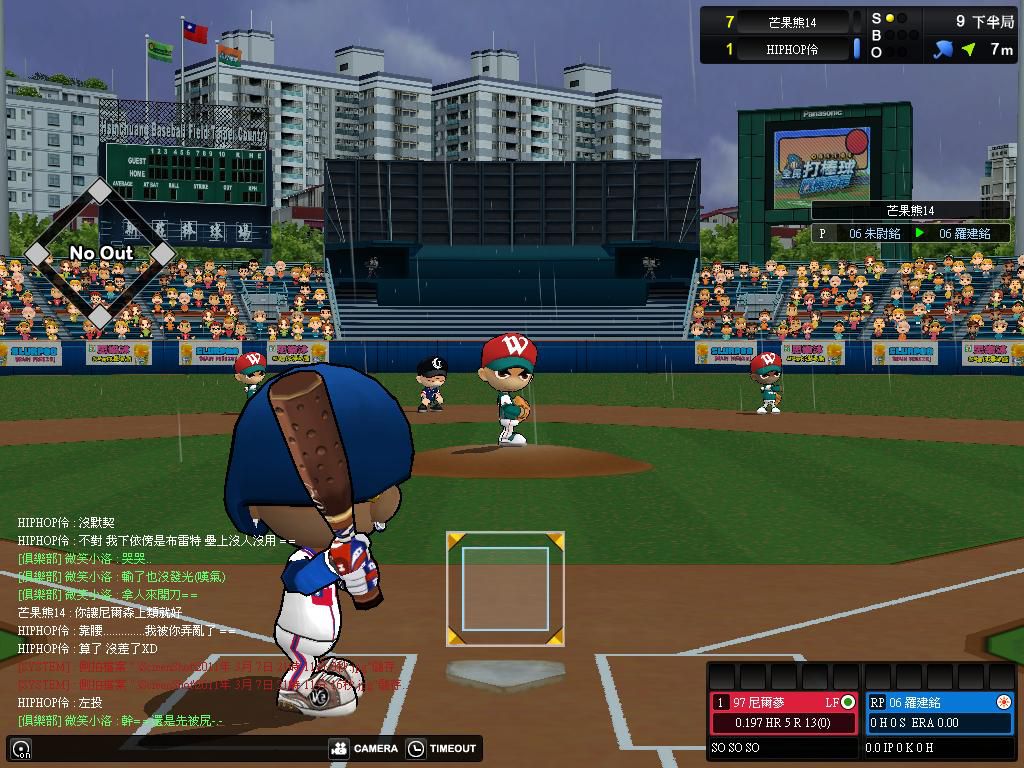Select relief pitcher card 06 羅建銘
Viewport: 1024px width, 768px height.
pyautogui.click(x=938, y=702)
